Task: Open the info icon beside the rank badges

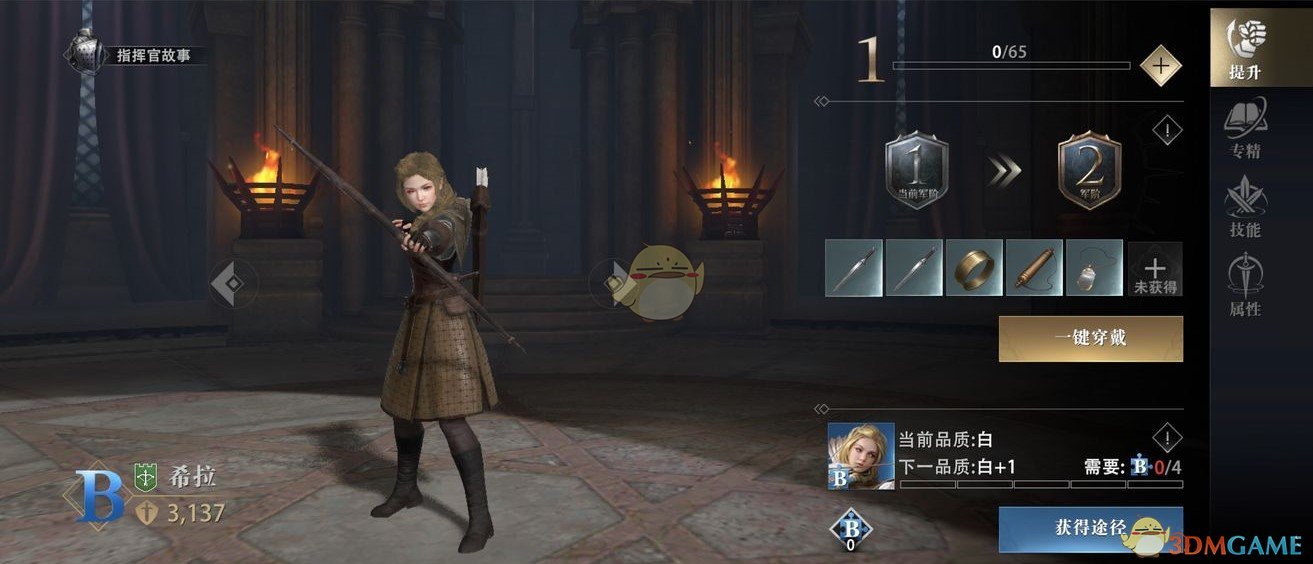Action: click(x=1167, y=130)
